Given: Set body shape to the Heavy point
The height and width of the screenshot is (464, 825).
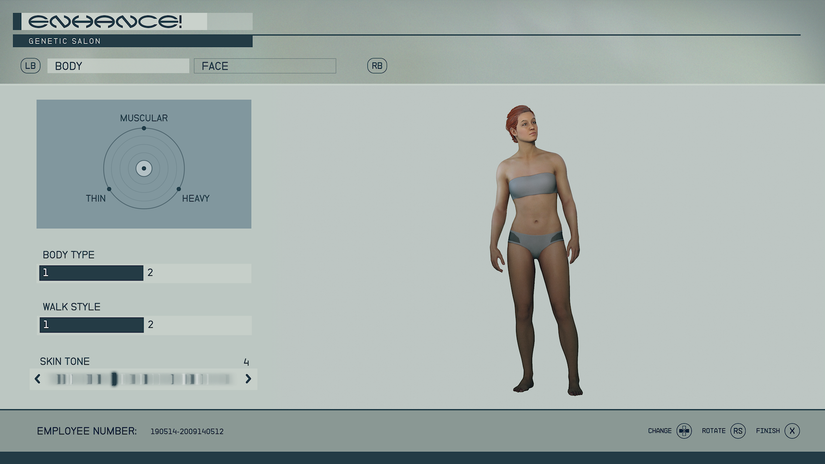Looking at the screenshot, I should 179,189.
